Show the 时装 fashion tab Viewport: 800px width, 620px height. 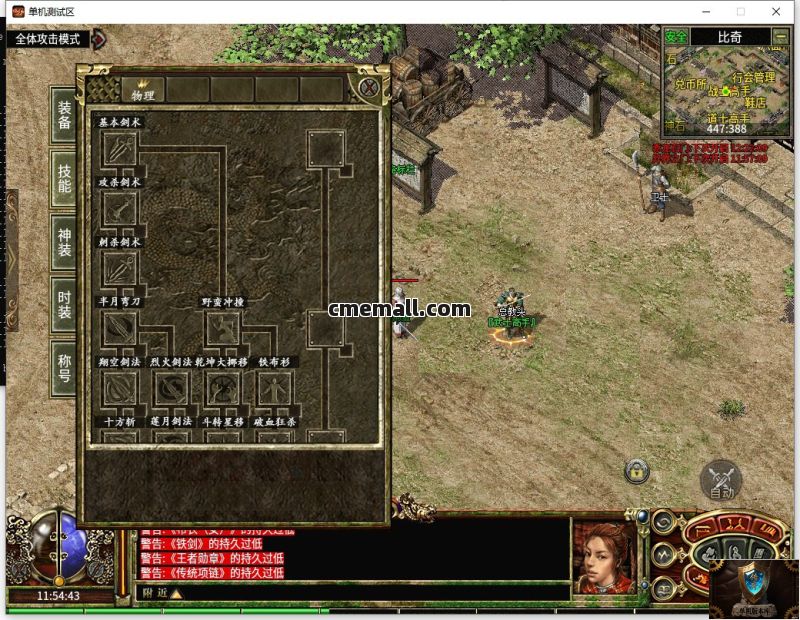[65, 305]
